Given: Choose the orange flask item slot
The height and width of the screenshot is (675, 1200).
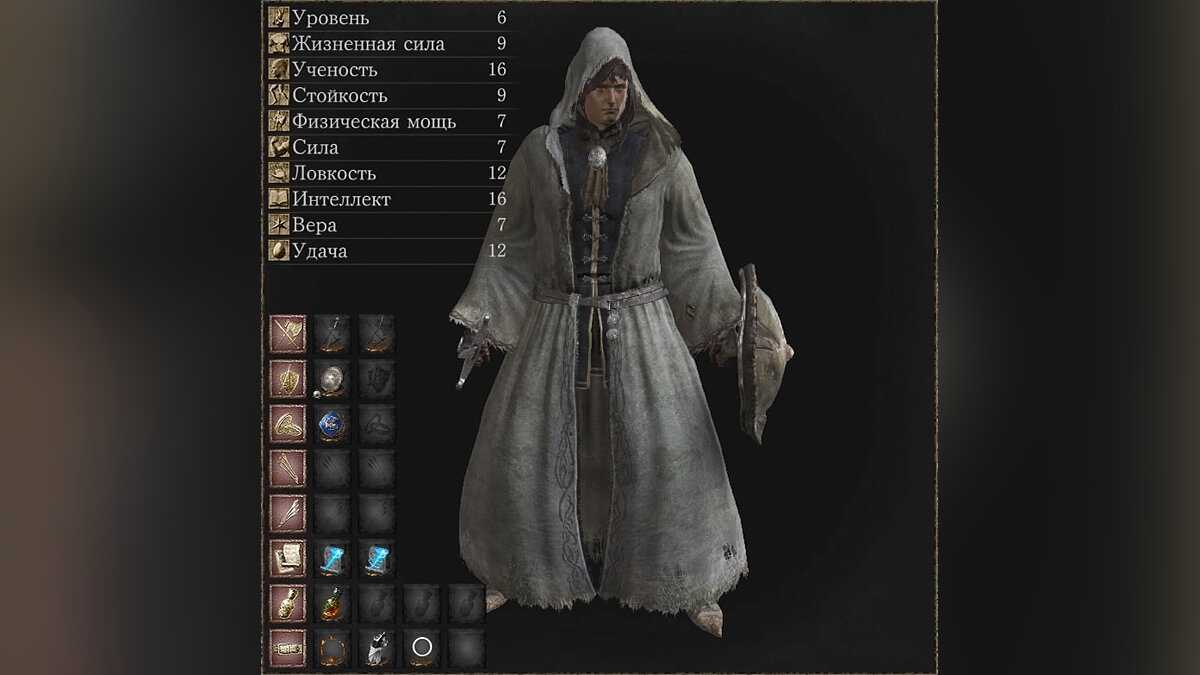Looking at the screenshot, I should 332,604.
